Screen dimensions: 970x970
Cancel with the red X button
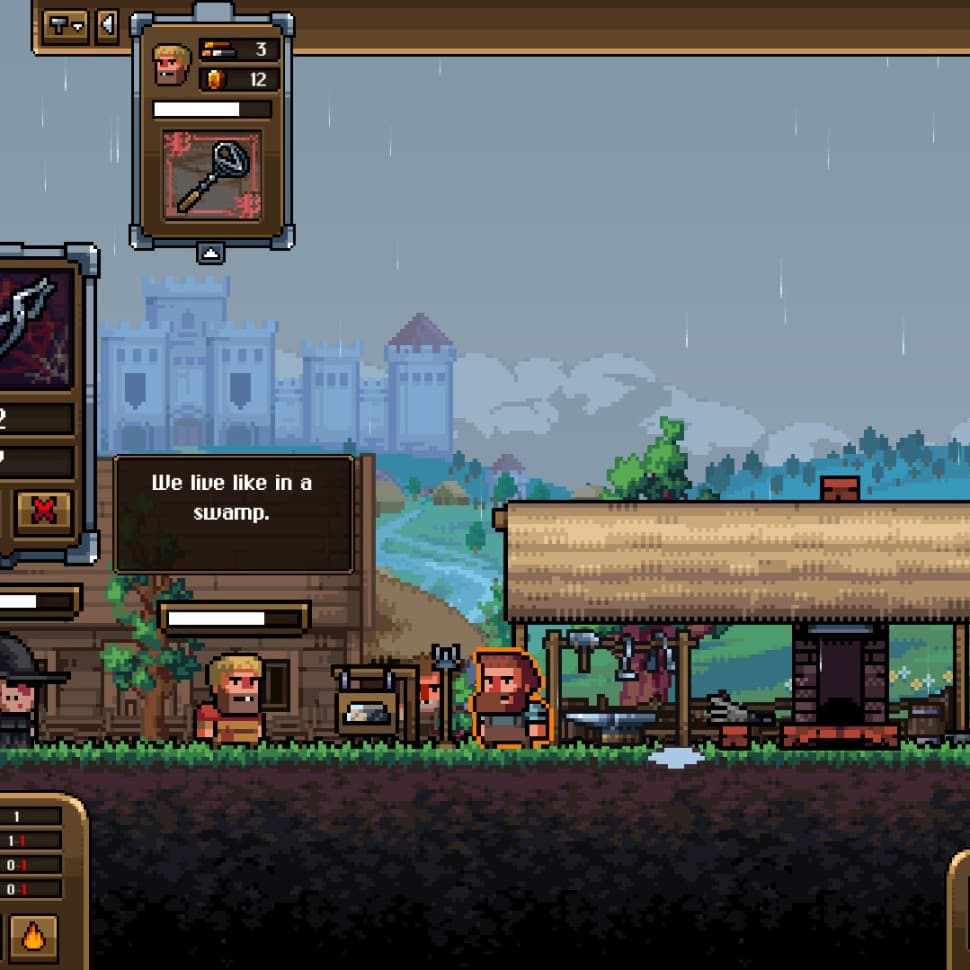point(44,511)
